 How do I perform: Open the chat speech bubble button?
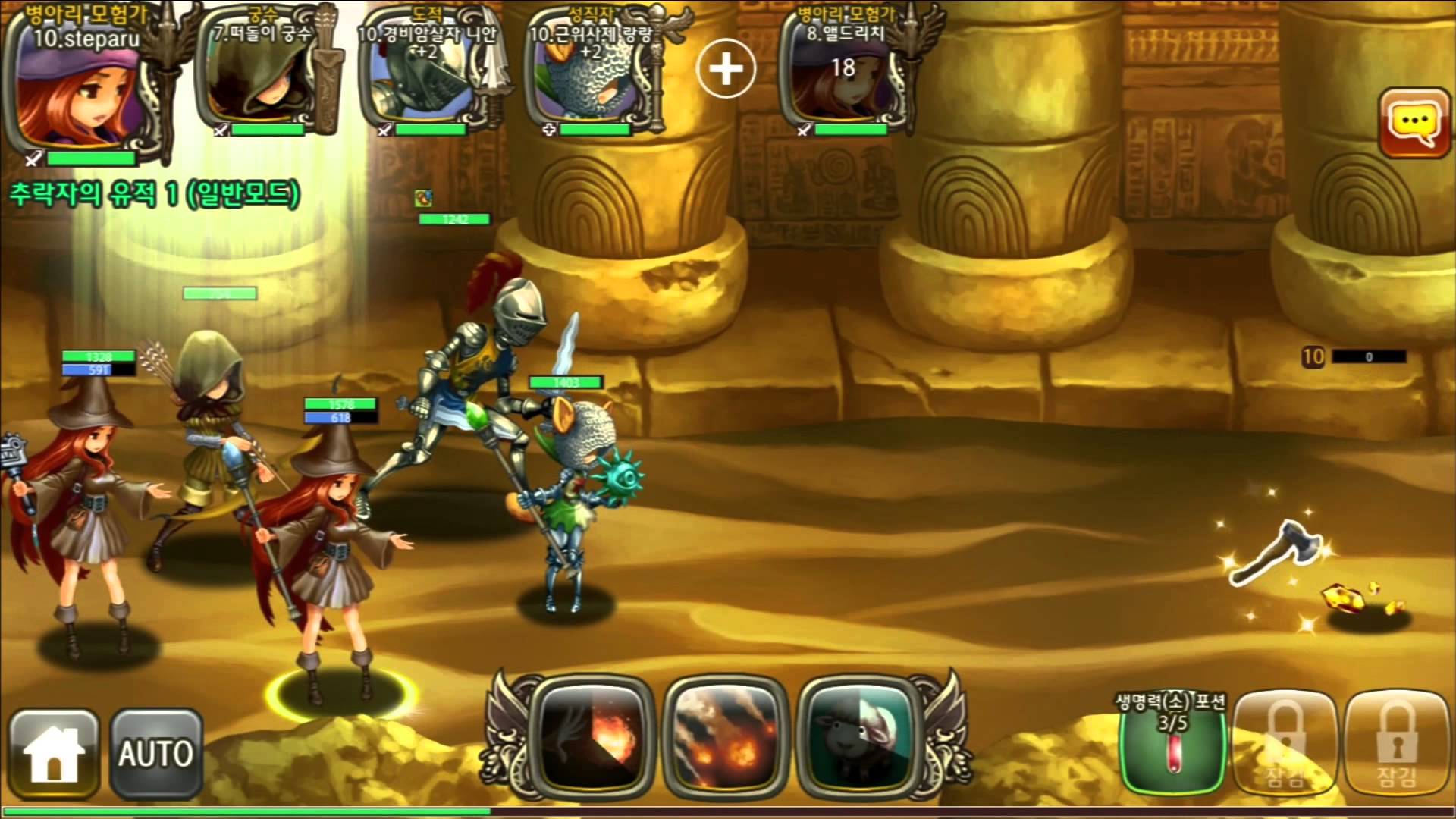[1415, 122]
